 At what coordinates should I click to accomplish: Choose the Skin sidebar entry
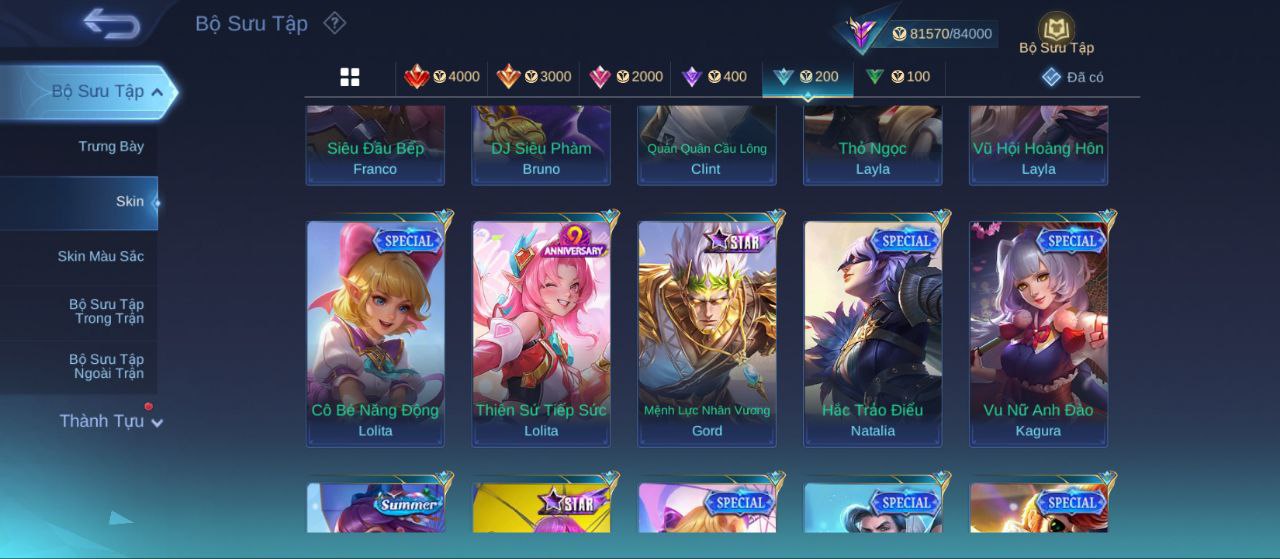[129, 202]
